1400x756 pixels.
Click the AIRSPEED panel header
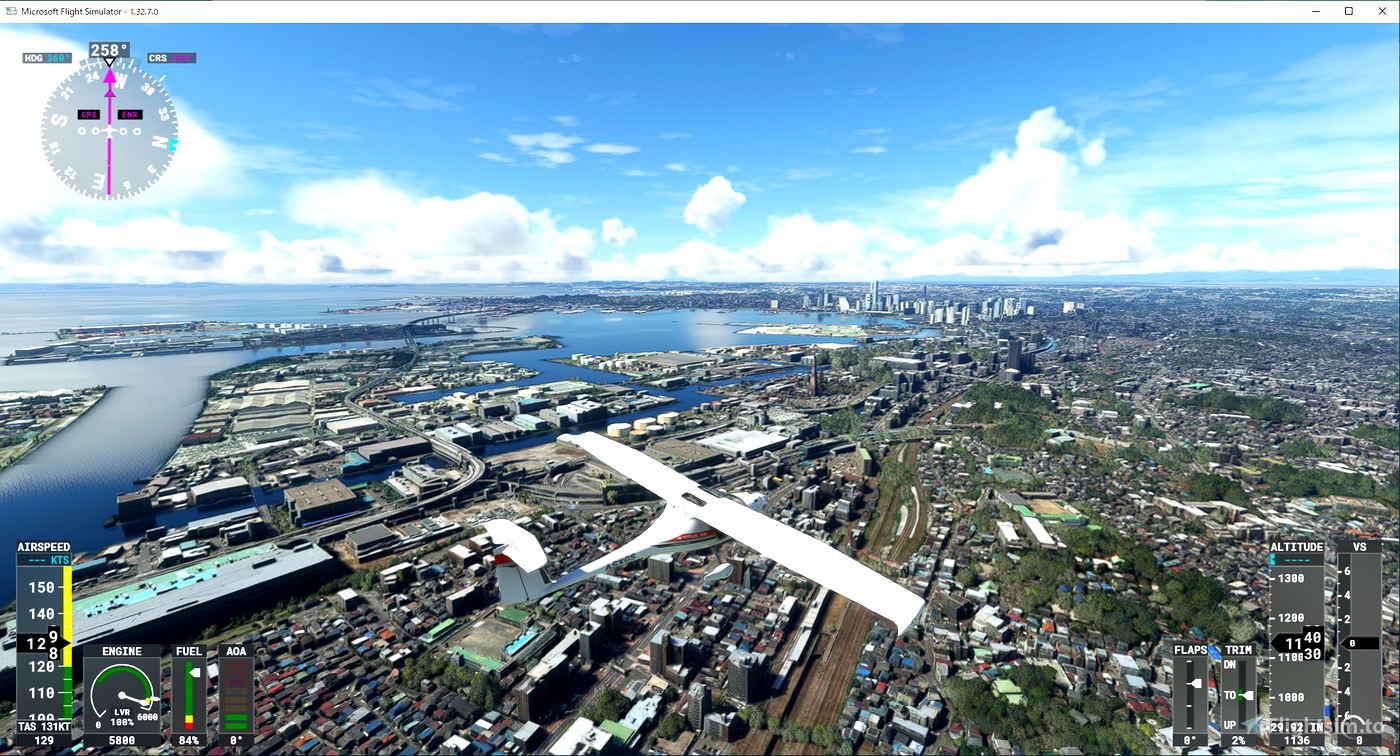pos(43,547)
